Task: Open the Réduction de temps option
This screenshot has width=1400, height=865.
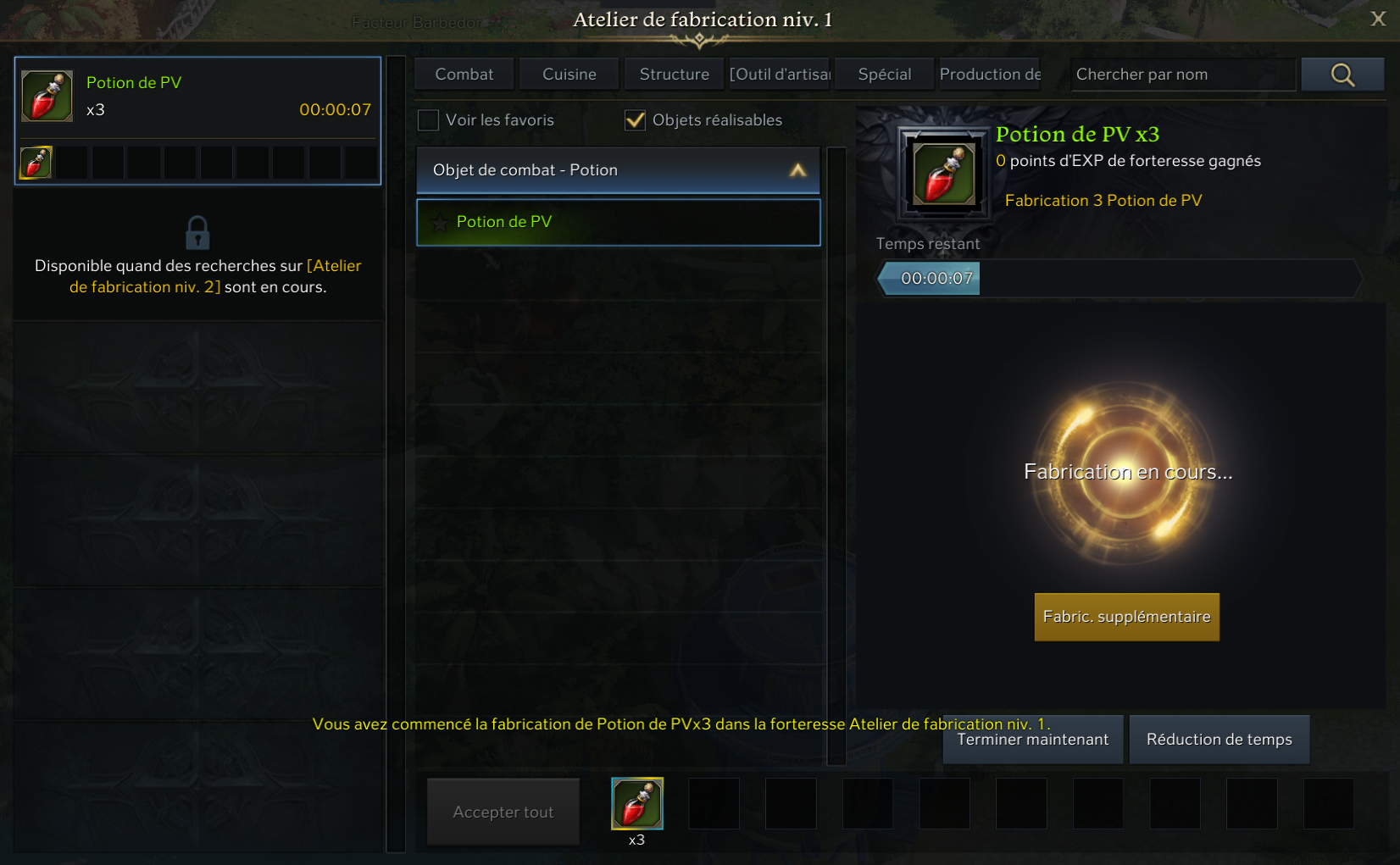Action: (x=1219, y=740)
